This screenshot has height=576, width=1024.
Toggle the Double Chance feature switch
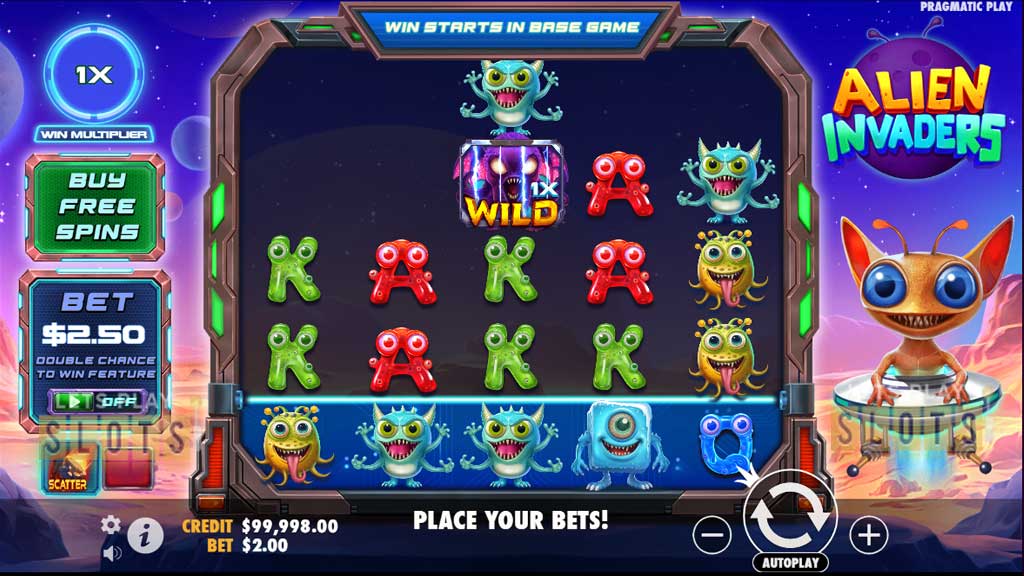point(97,401)
